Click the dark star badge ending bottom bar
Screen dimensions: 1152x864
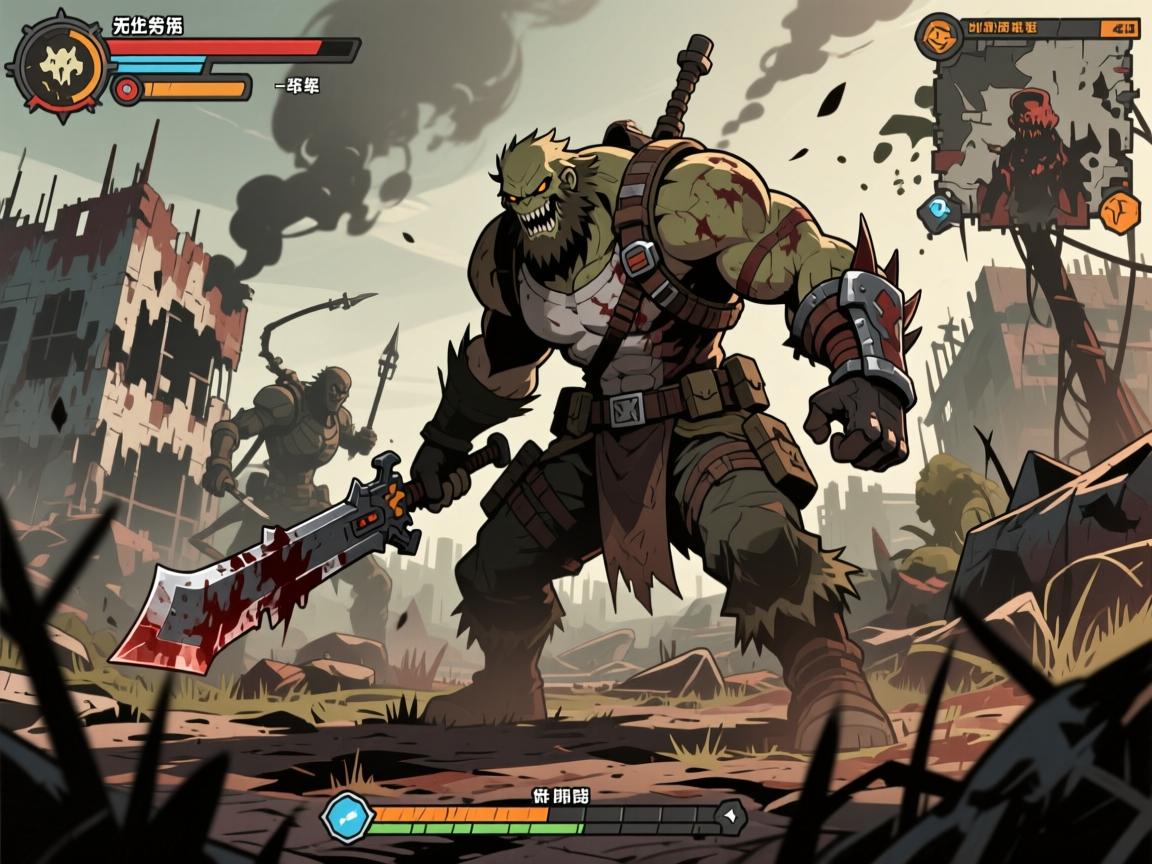coord(732,815)
